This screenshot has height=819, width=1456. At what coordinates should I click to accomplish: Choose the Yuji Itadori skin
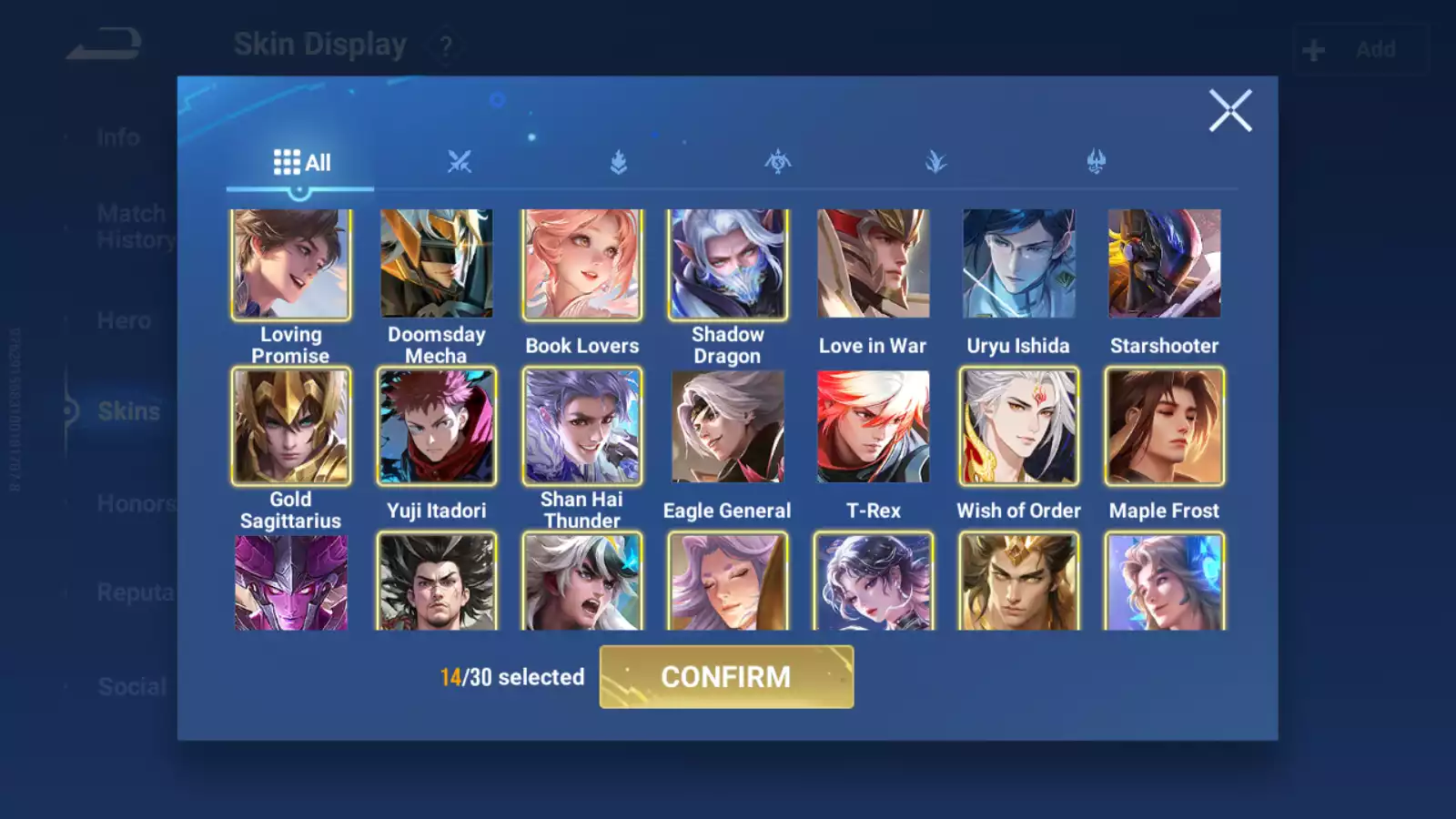click(x=437, y=426)
